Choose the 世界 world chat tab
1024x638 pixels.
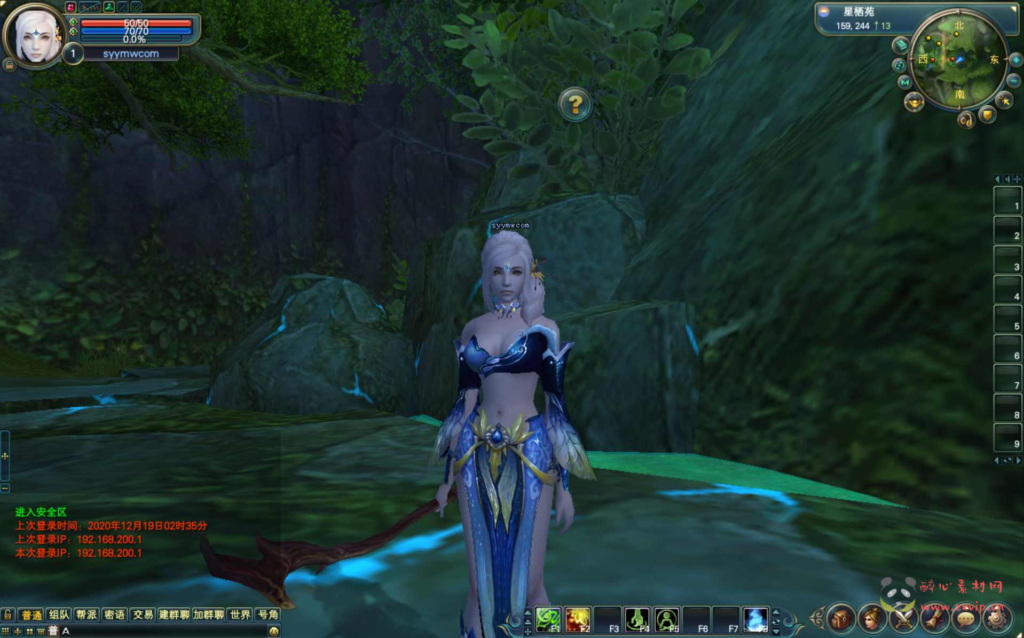tap(239, 615)
